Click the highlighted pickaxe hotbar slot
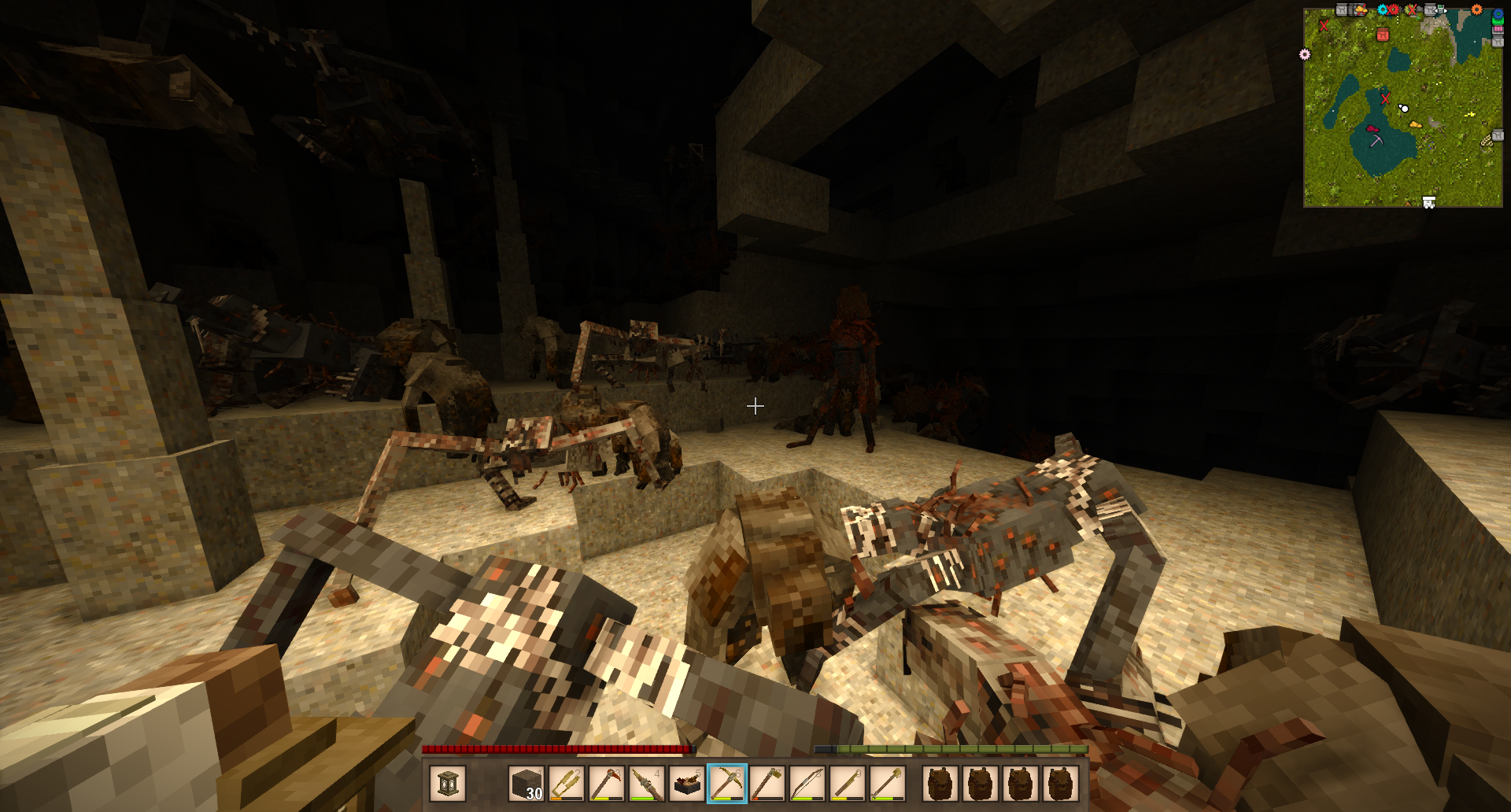The image size is (1511, 812). click(727, 784)
